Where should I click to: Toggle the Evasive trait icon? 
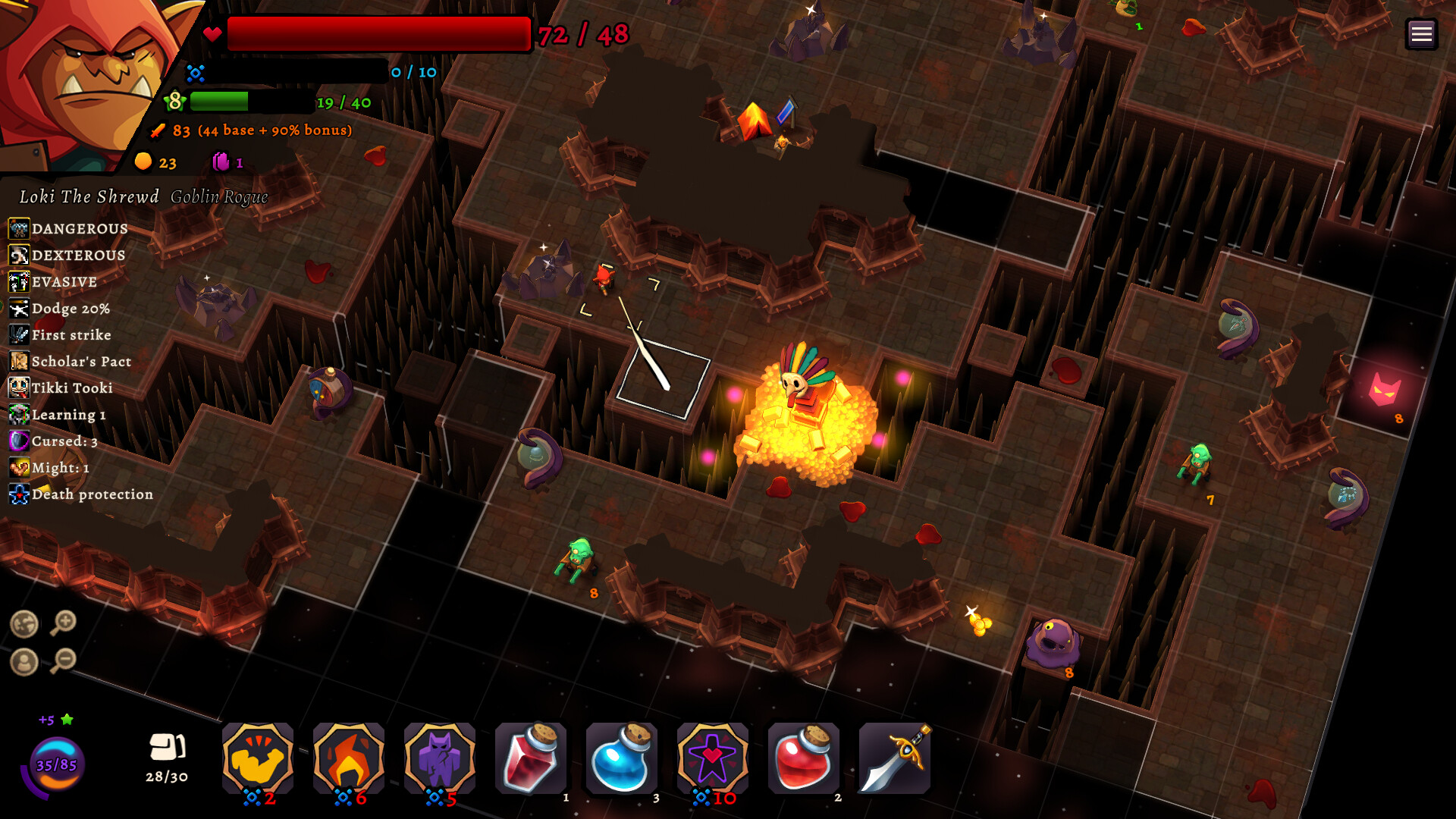(x=17, y=282)
